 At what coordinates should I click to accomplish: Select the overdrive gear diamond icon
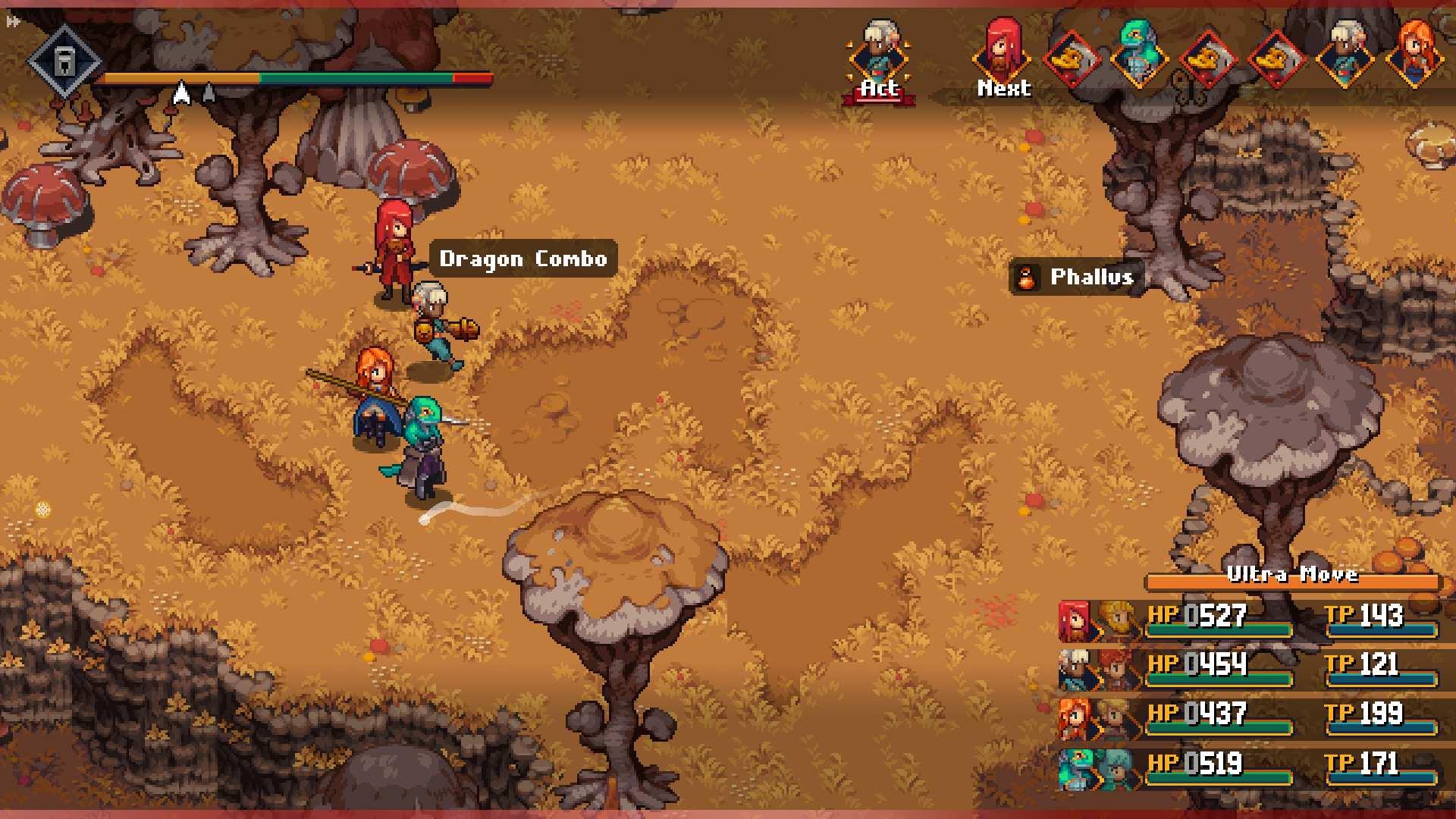coord(64,61)
